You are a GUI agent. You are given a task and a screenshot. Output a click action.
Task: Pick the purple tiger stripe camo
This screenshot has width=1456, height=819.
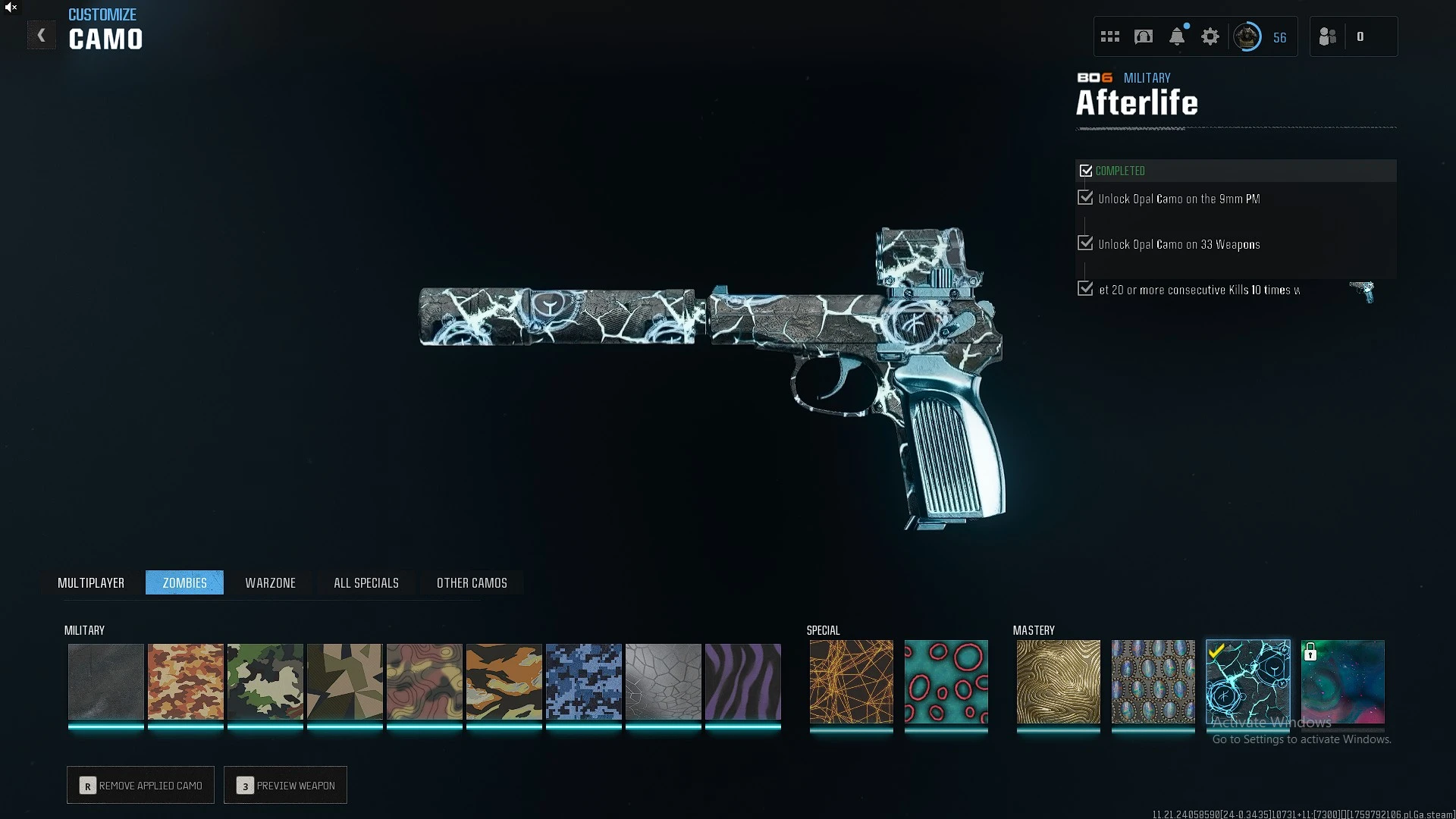click(743, 682)
